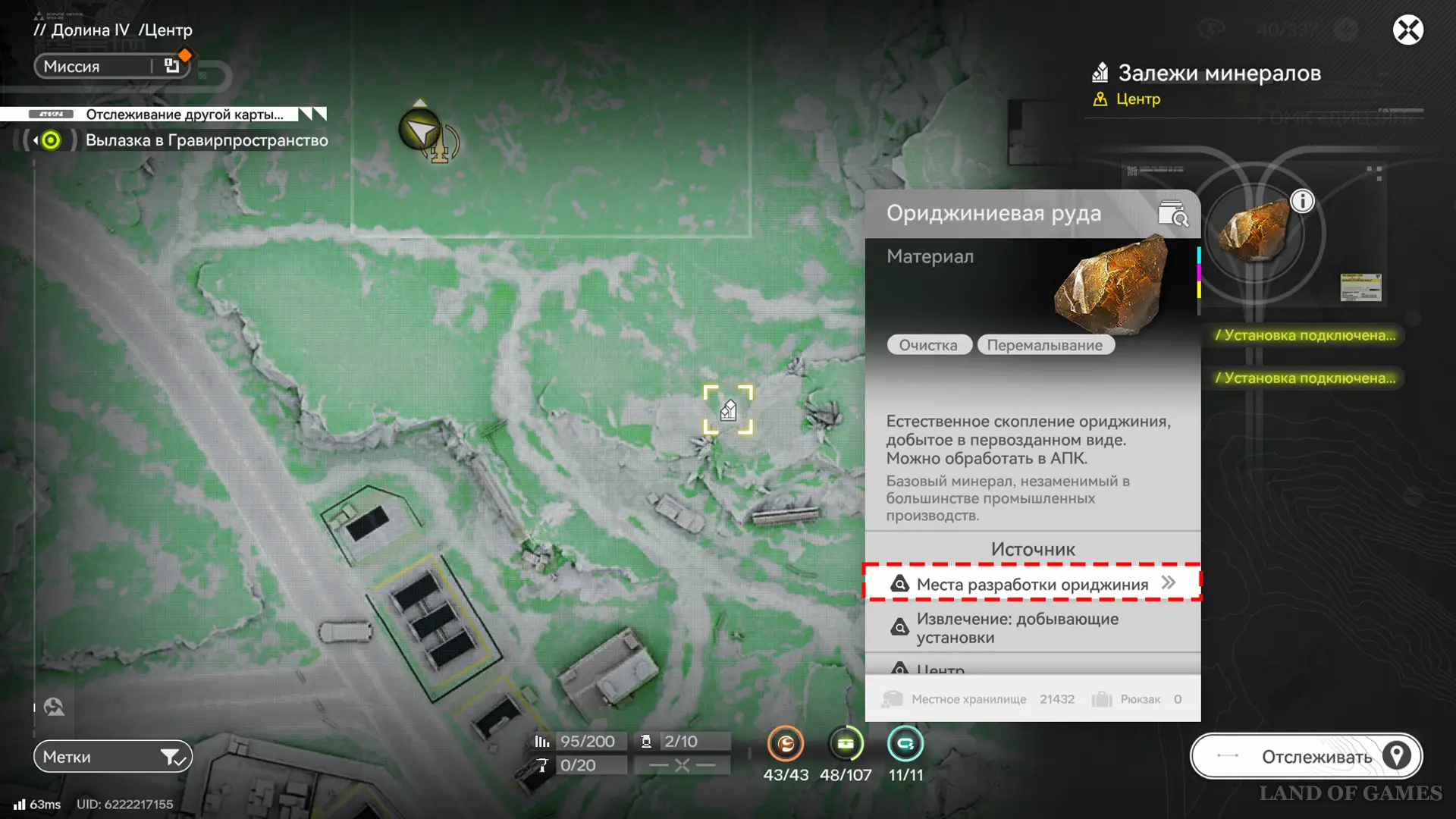
Task: Click the player arrow marker on the map
Action: [419, 130]
